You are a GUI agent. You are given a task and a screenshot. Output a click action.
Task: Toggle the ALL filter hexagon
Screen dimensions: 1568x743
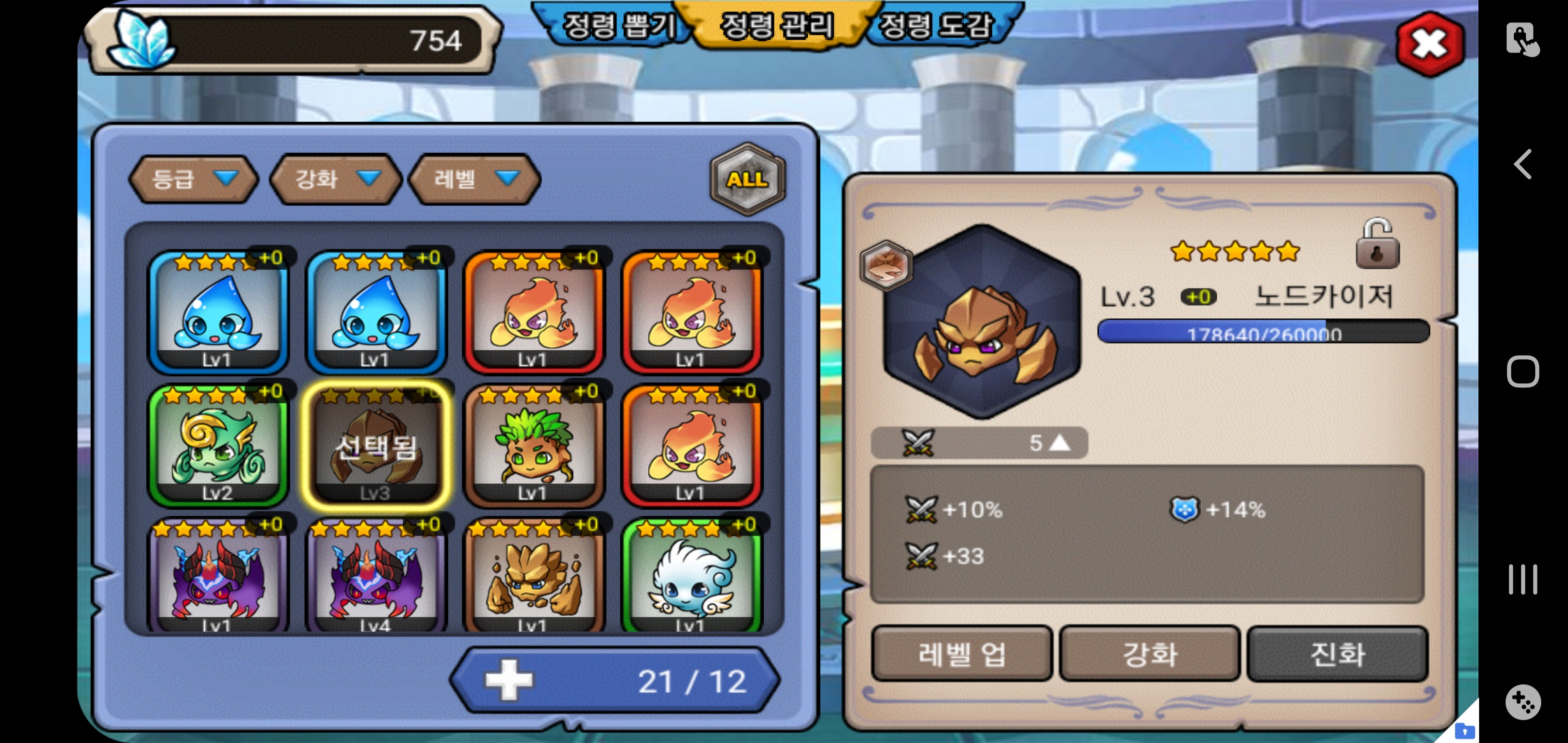click(x=747, y=179)
